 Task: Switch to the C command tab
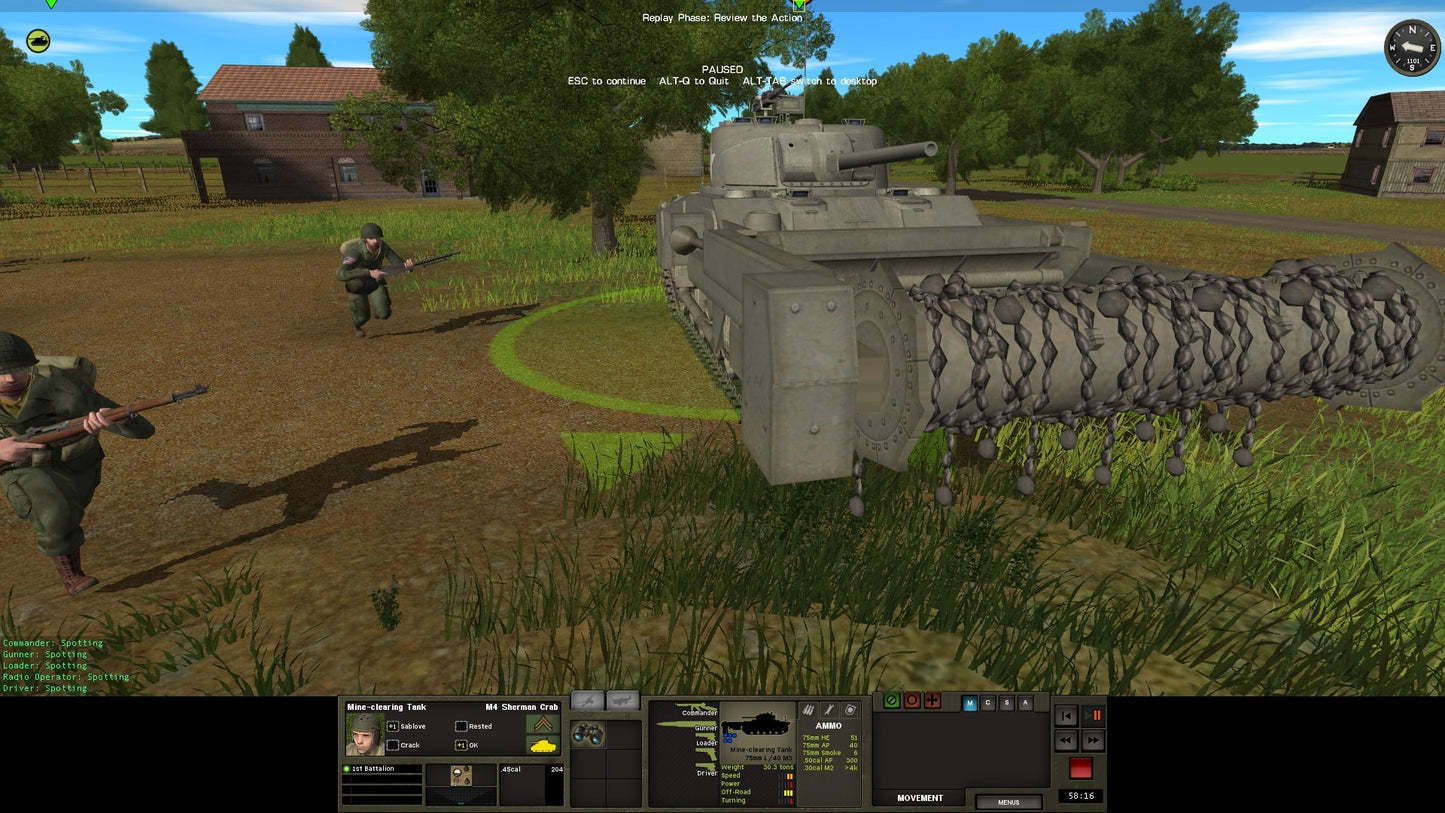[986, 702]
